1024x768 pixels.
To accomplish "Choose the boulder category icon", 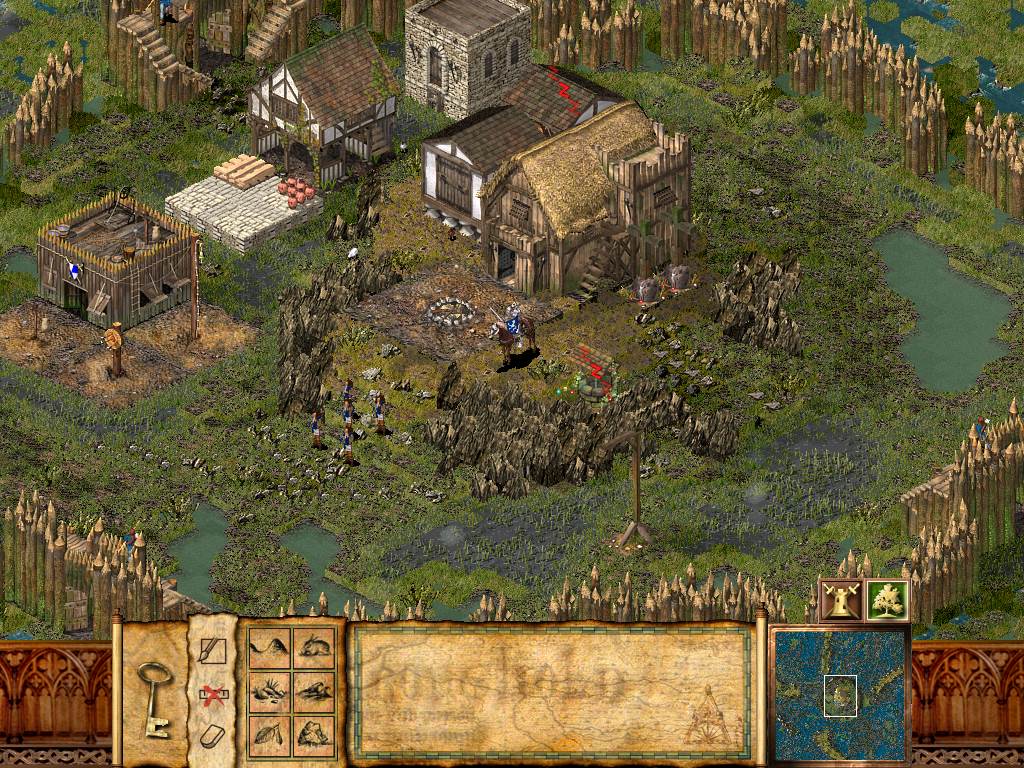I will click(314, 736).
